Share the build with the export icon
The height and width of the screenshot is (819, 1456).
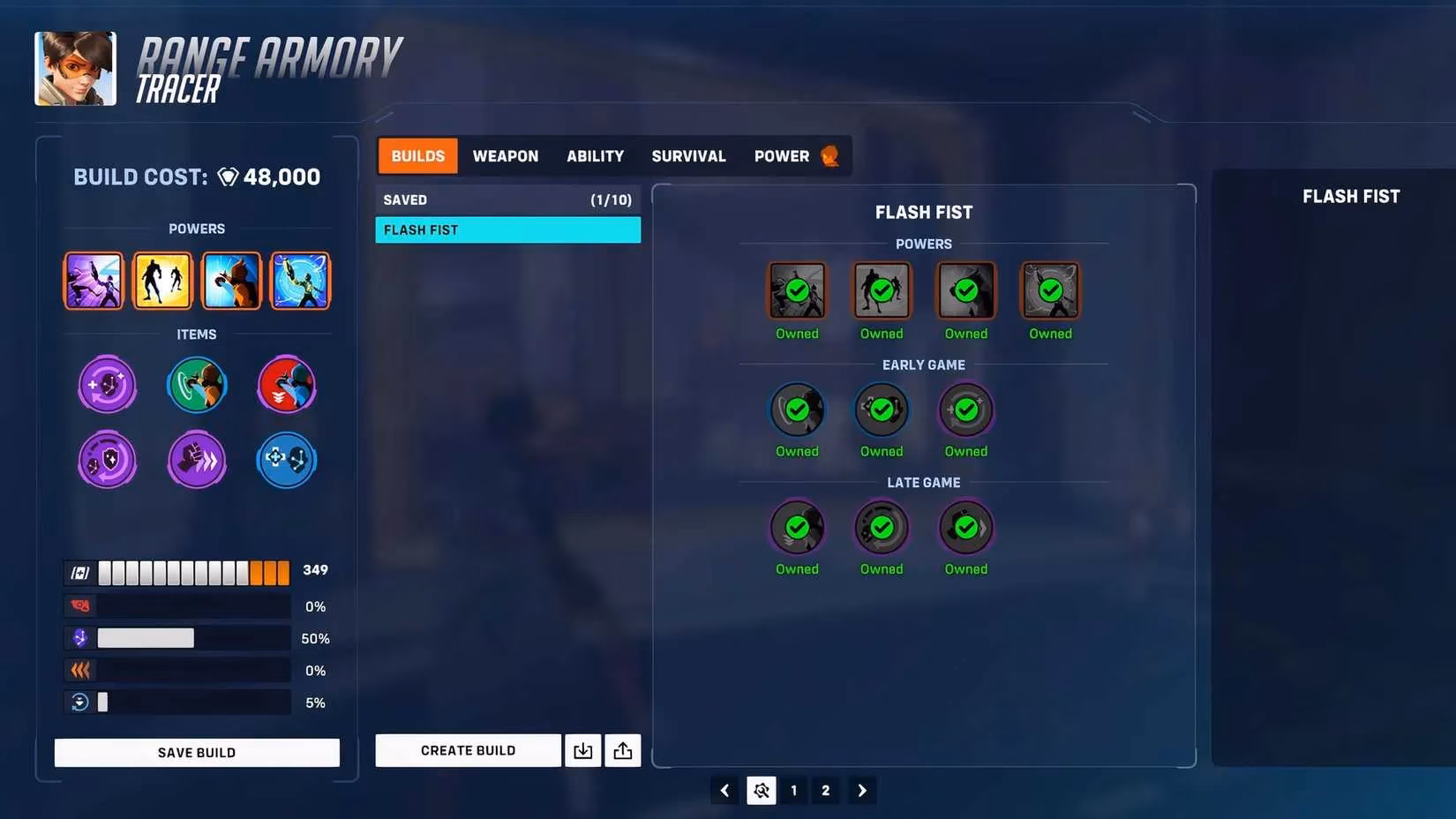click(623, 751)
